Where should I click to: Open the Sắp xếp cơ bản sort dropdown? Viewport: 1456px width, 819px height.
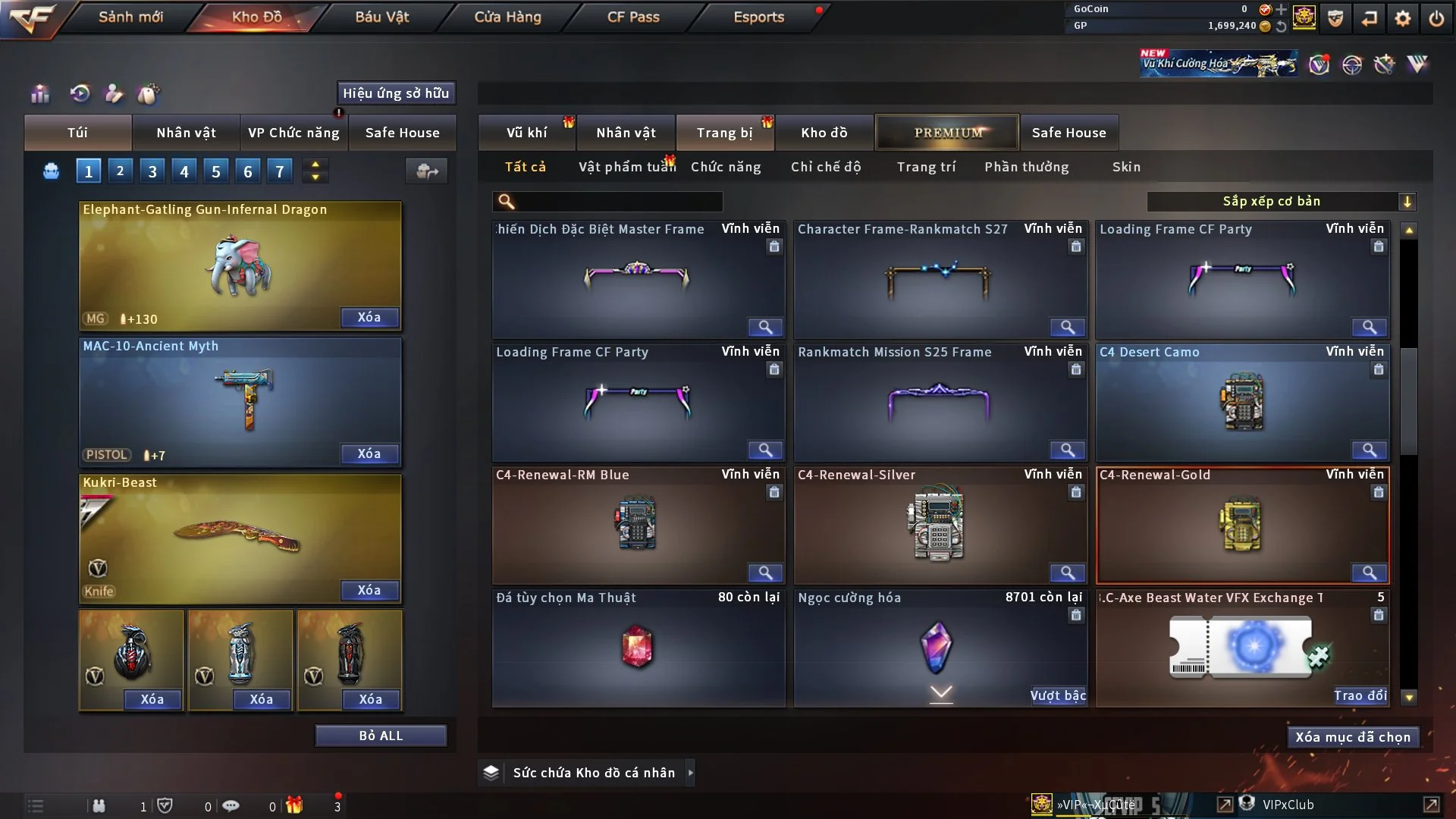click(x=1281, y=201)
